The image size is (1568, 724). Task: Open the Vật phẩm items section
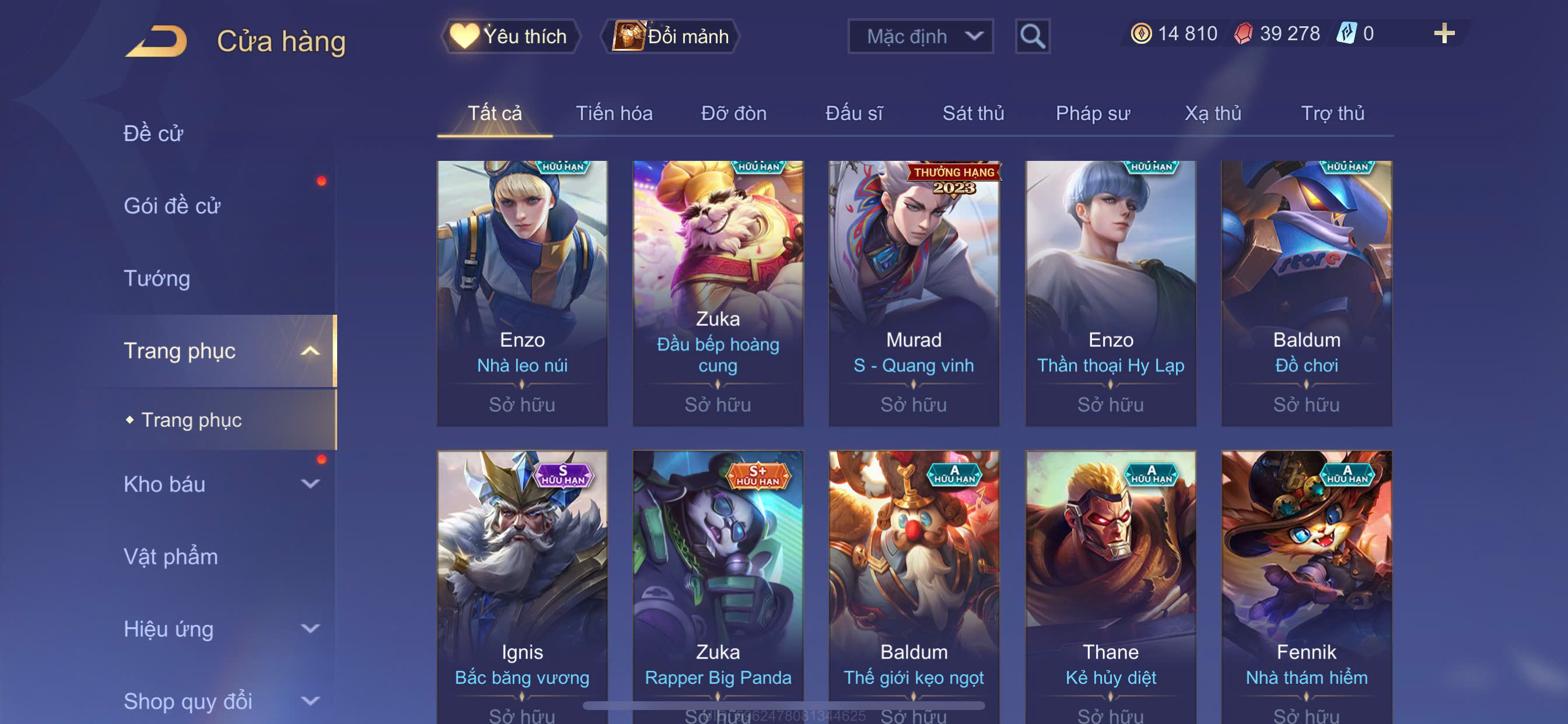pos(170,556)
